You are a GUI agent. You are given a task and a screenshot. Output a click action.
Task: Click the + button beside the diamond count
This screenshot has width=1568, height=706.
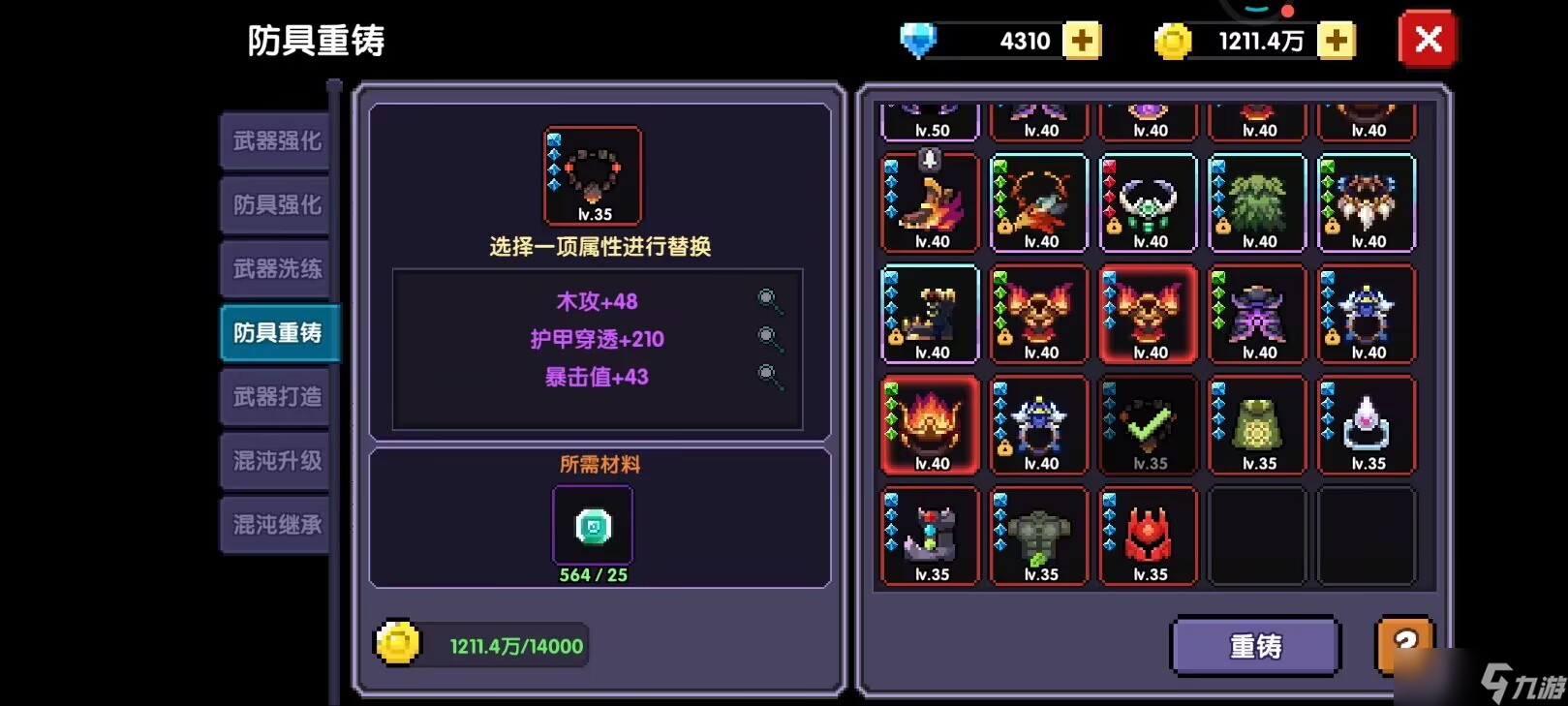[1085, 40]
